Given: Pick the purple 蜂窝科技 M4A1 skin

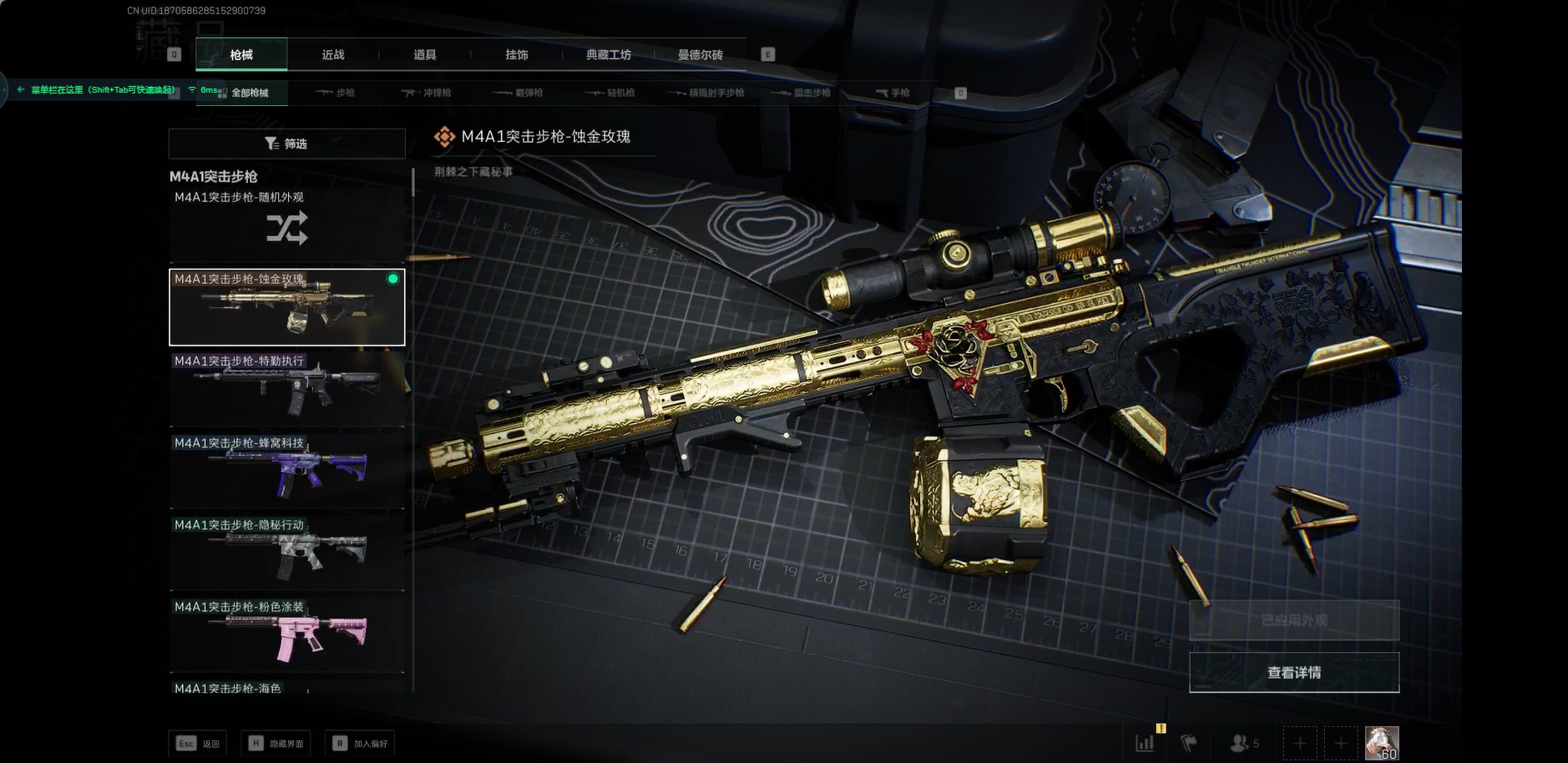Looking at the screenshot, I should point(286,471).
